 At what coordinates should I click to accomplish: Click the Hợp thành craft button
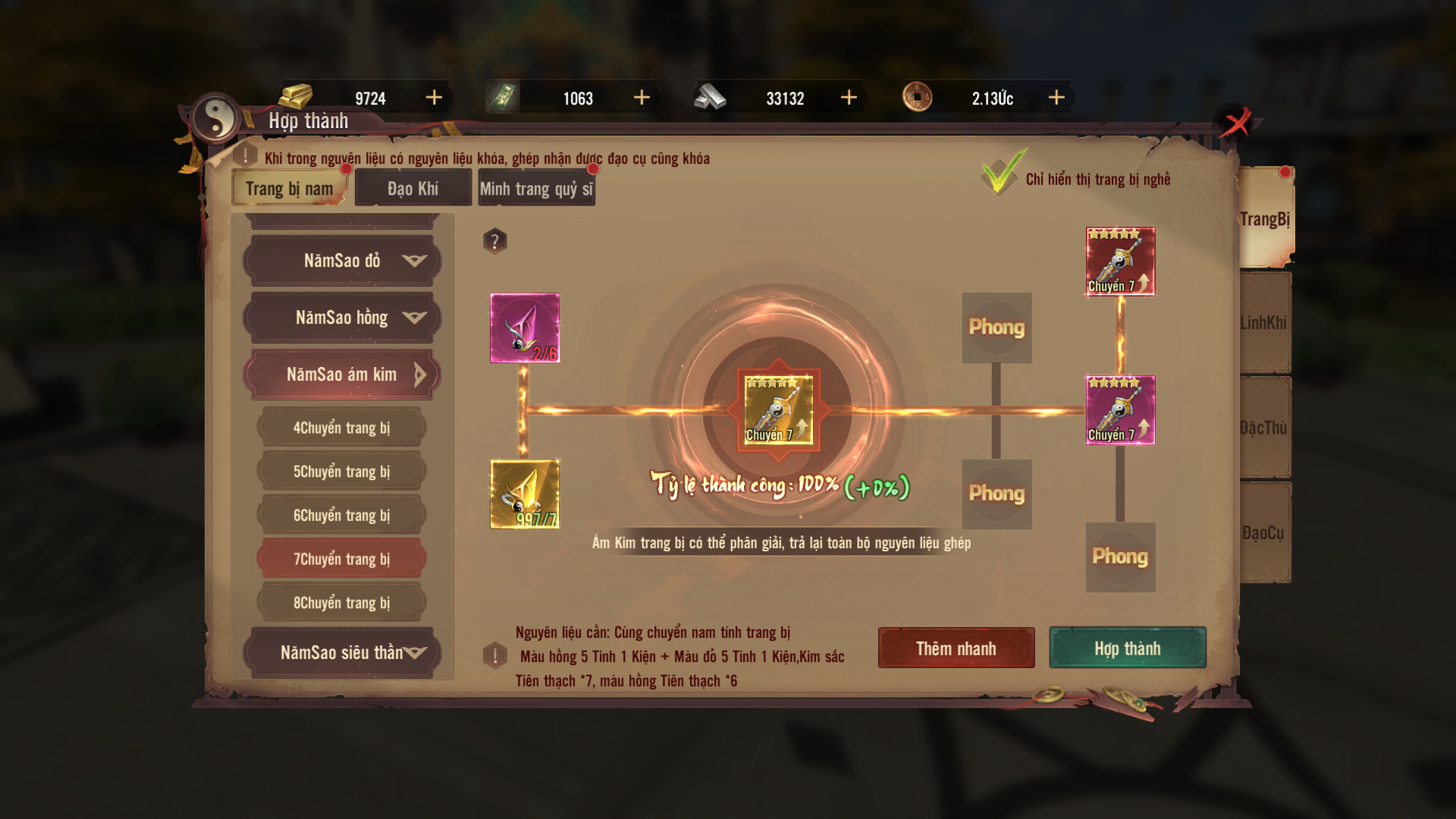1127,648
